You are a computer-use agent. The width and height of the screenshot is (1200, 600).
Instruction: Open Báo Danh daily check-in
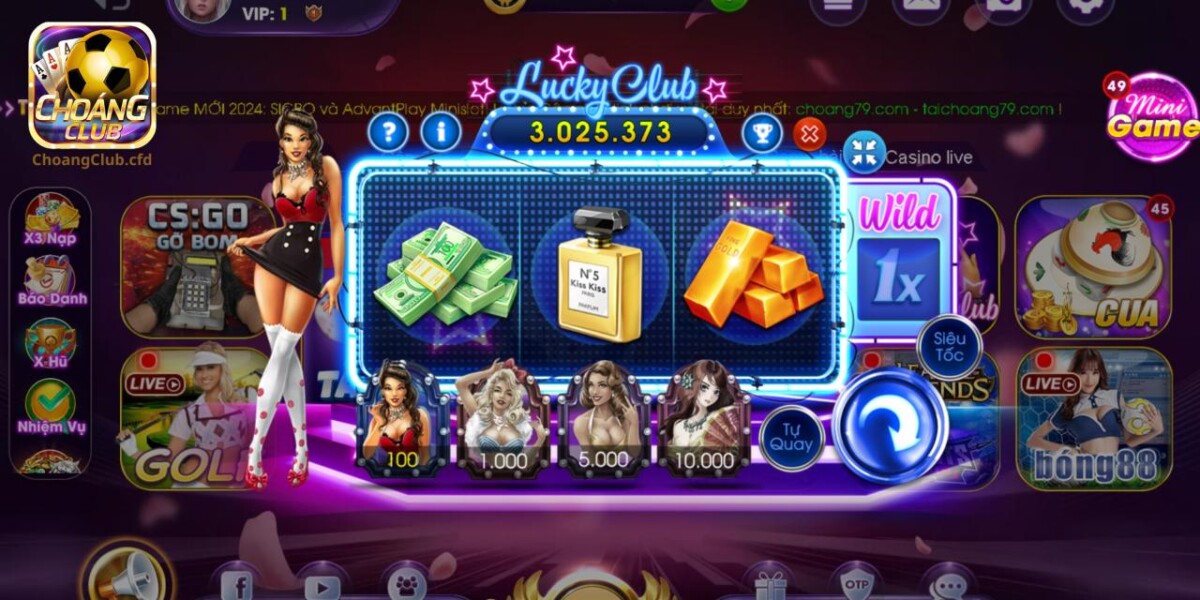(51, 280)
